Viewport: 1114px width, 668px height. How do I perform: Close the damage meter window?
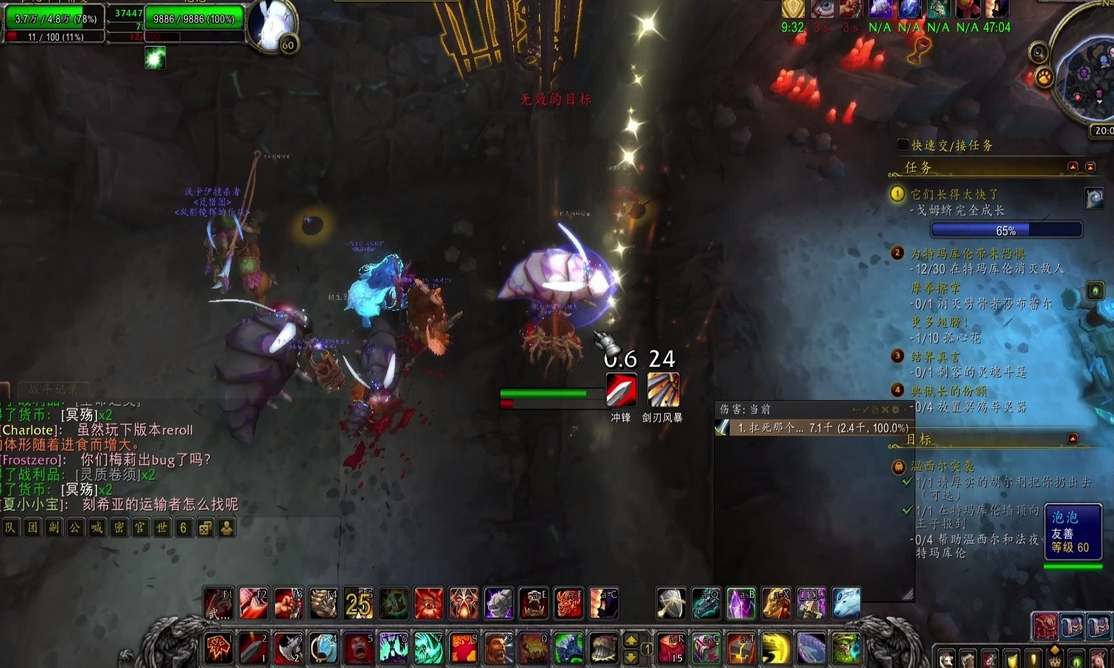click(883, 410)
